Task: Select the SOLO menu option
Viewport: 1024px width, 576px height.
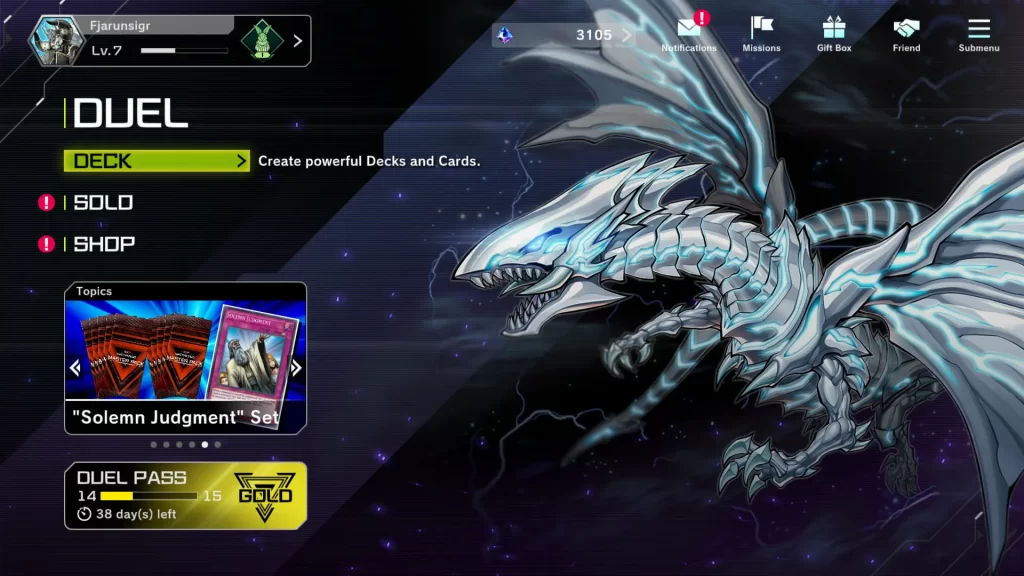Action: pos(103,203)
